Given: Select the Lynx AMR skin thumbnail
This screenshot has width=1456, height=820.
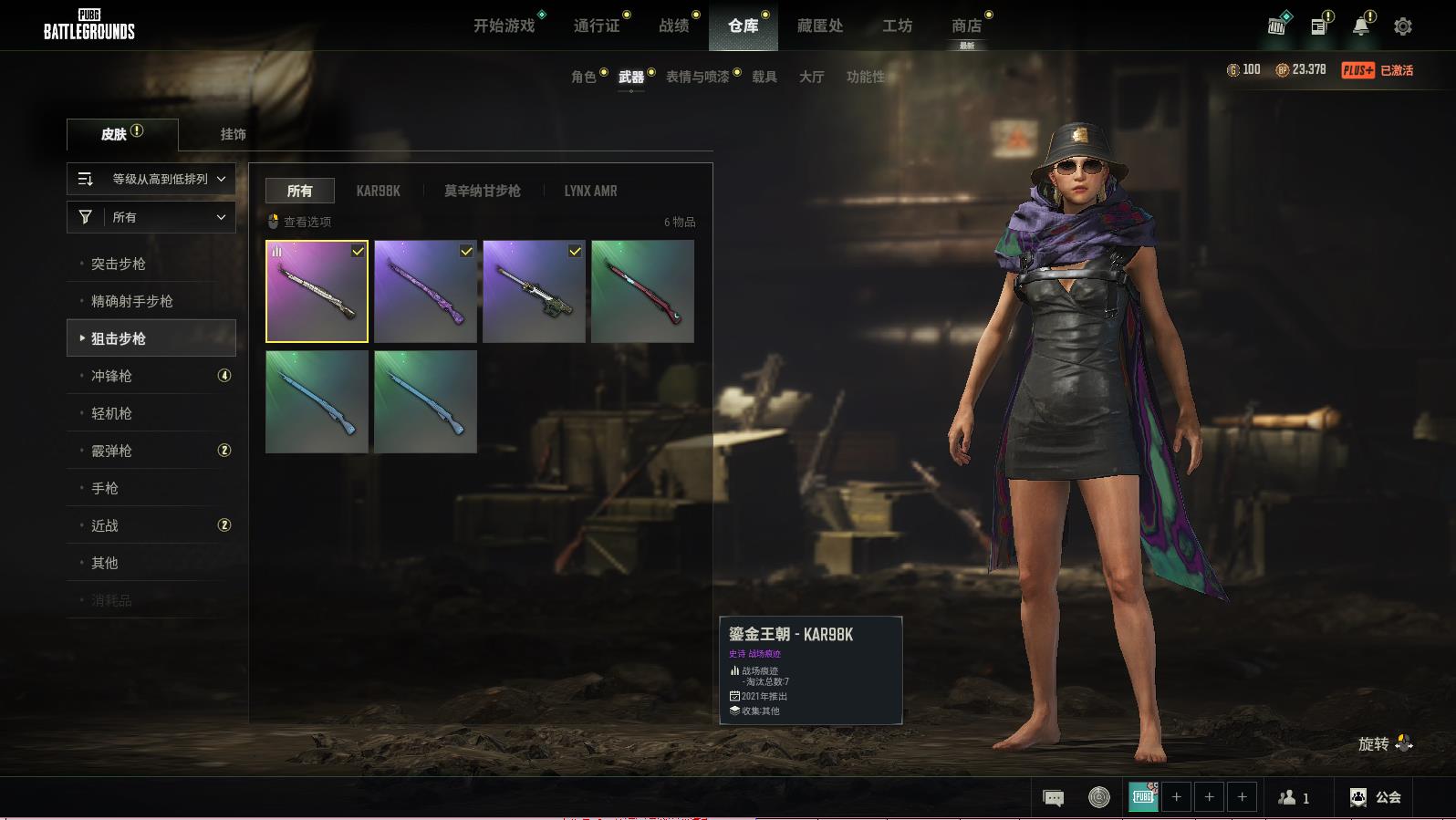Looking at the screenshot, I should point(534,291).
